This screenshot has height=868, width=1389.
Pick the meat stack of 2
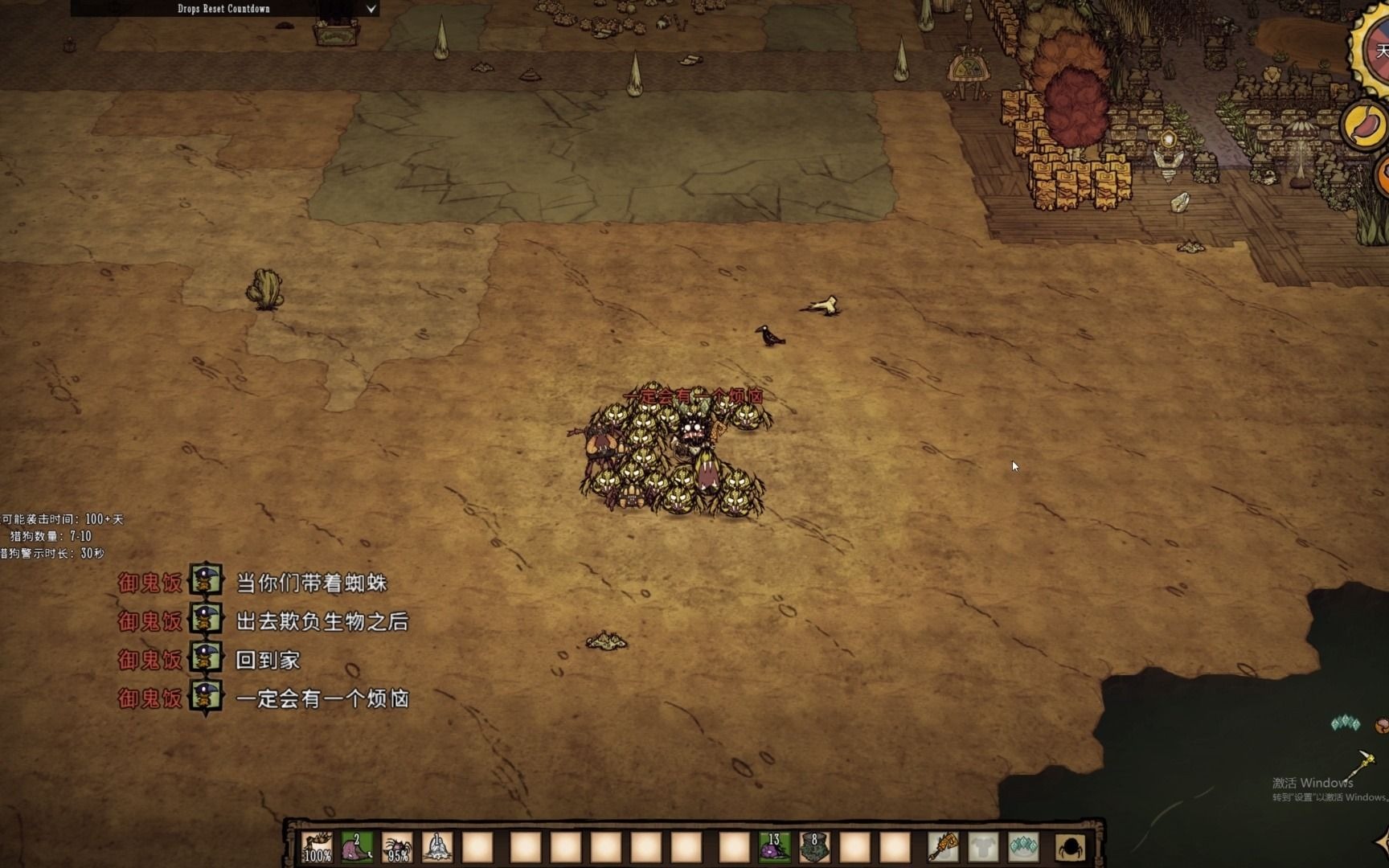pyautogui.click(x=357, y=847)
